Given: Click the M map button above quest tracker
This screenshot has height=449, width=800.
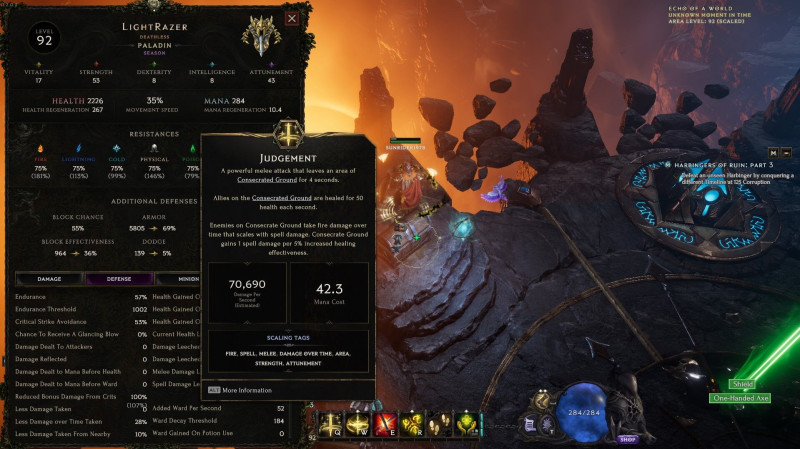Looking at the screenshot, I should [x=772, y=151].
